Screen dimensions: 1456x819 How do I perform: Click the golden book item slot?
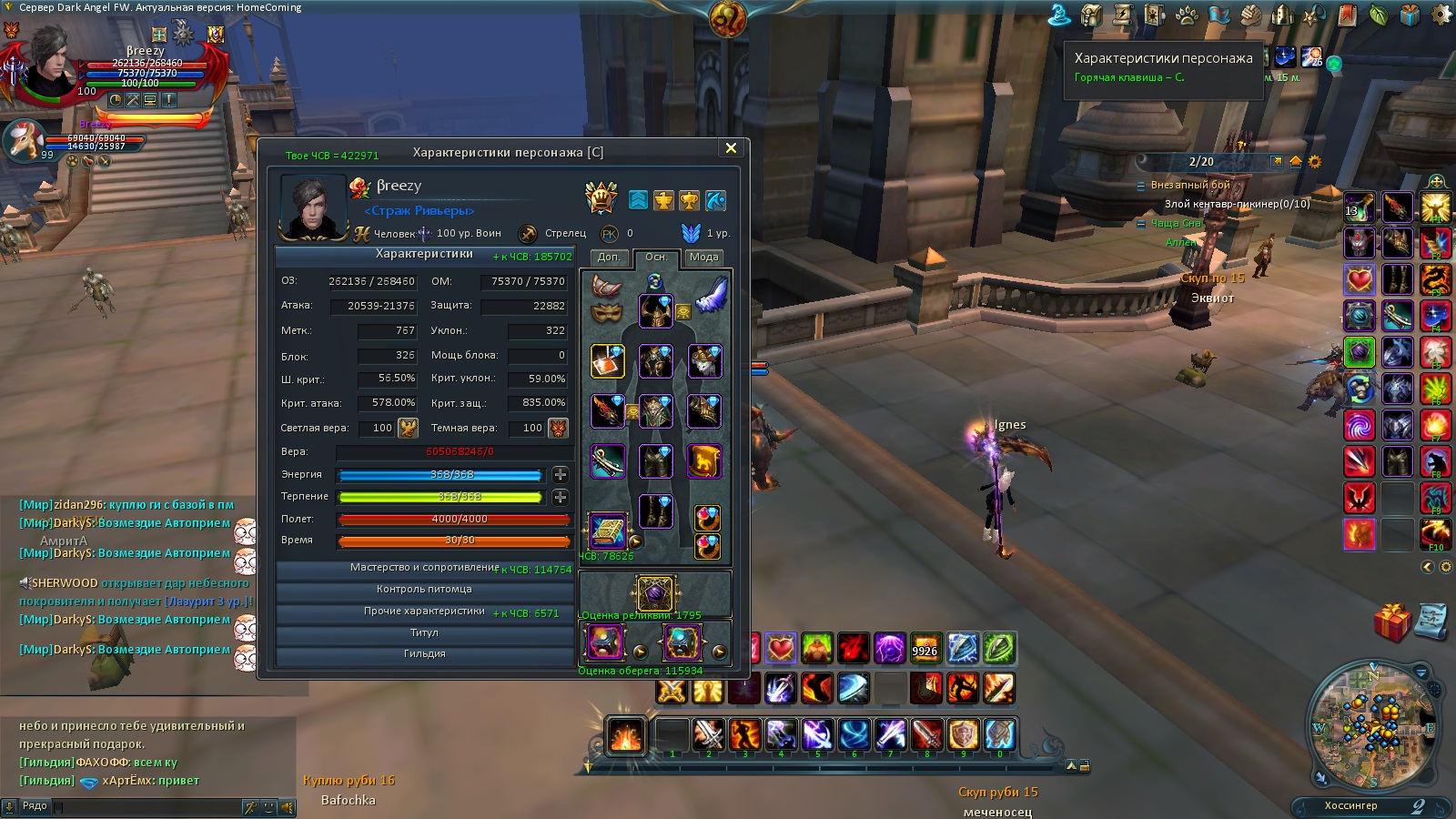(607, 530)
